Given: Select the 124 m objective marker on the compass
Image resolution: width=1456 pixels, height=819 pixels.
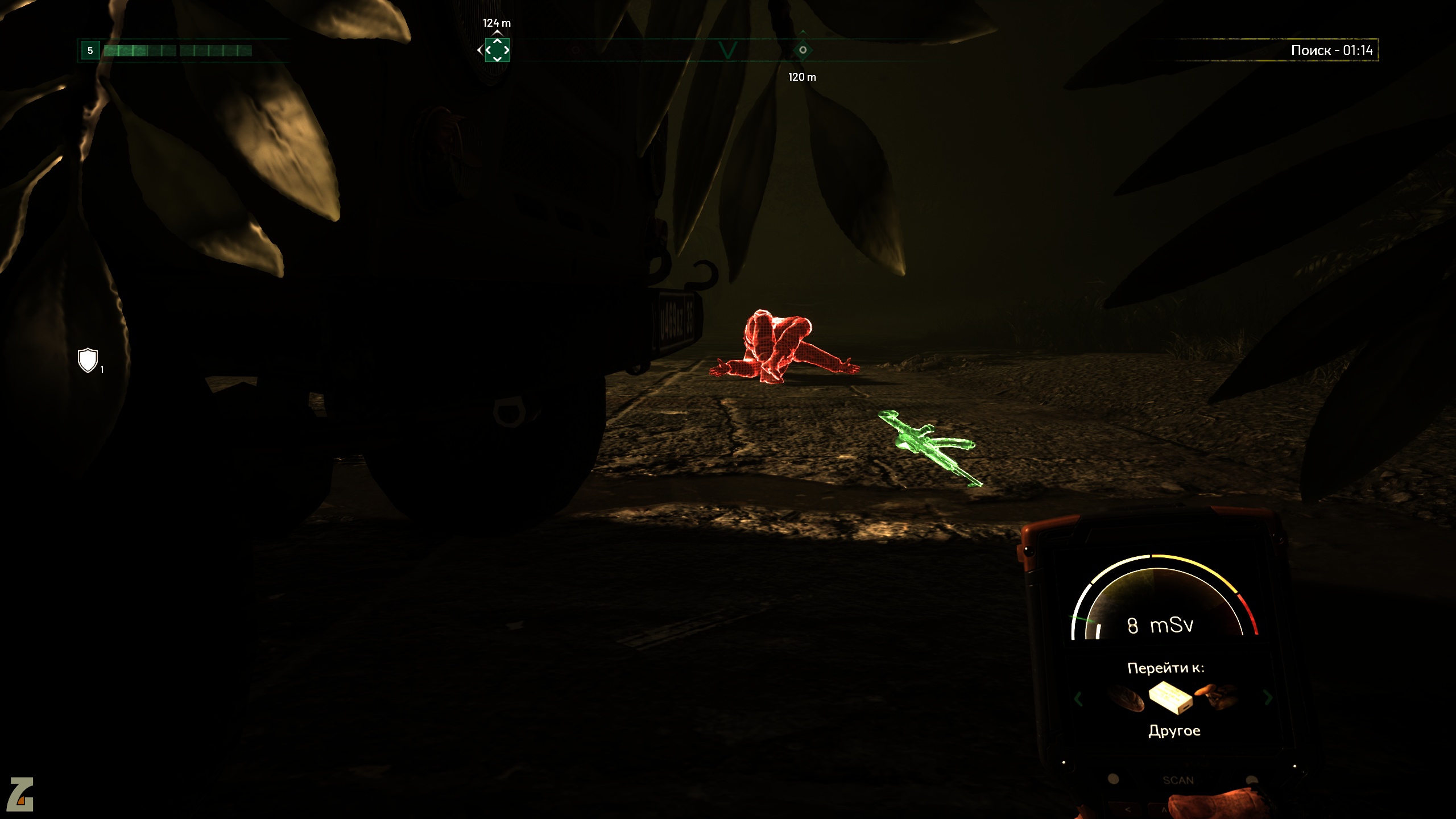Looking at the screenshot, I should pyautogui.click(x=497, y=50).
